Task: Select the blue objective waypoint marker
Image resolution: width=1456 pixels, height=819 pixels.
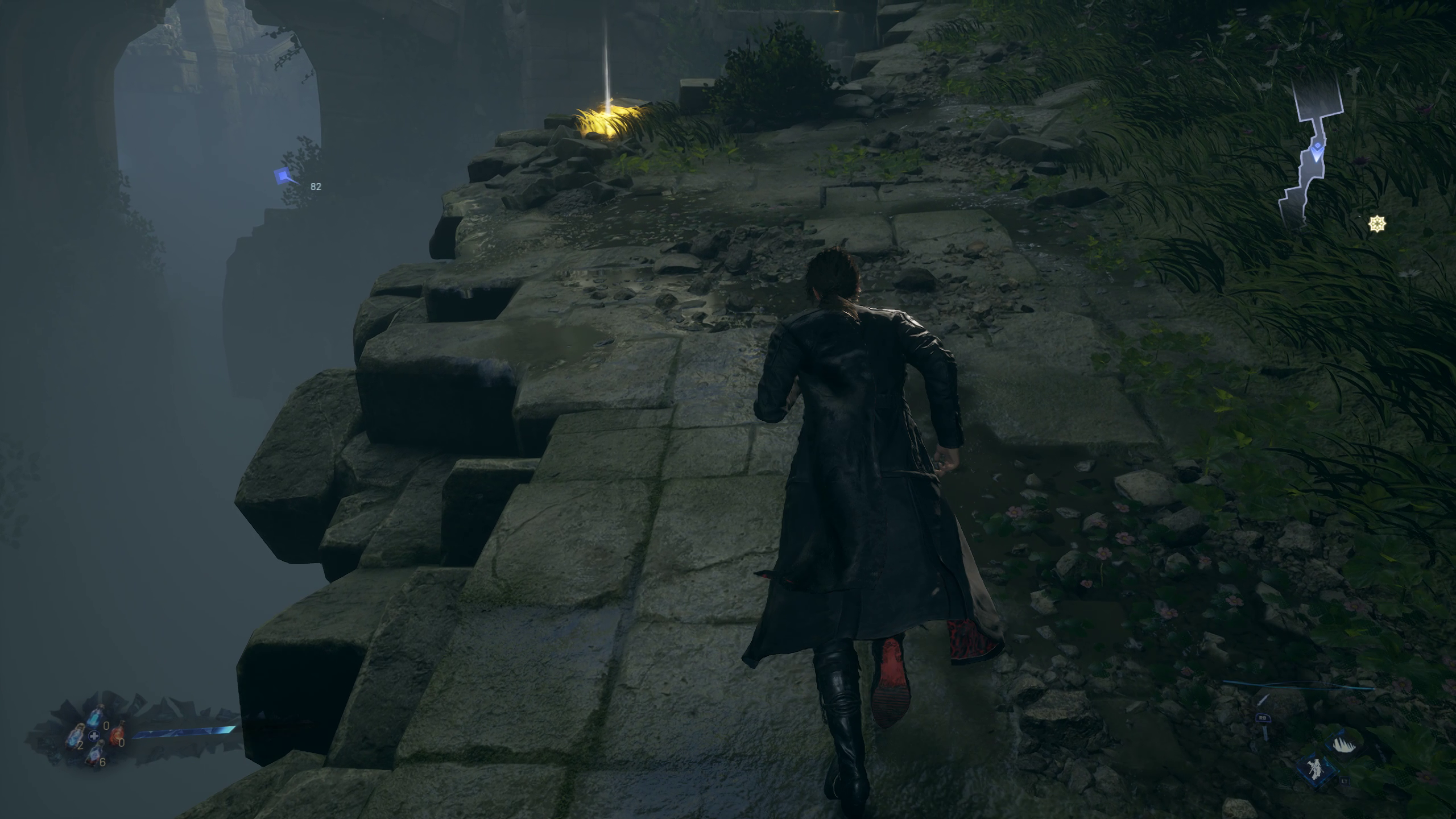Action: pos(284,177)
